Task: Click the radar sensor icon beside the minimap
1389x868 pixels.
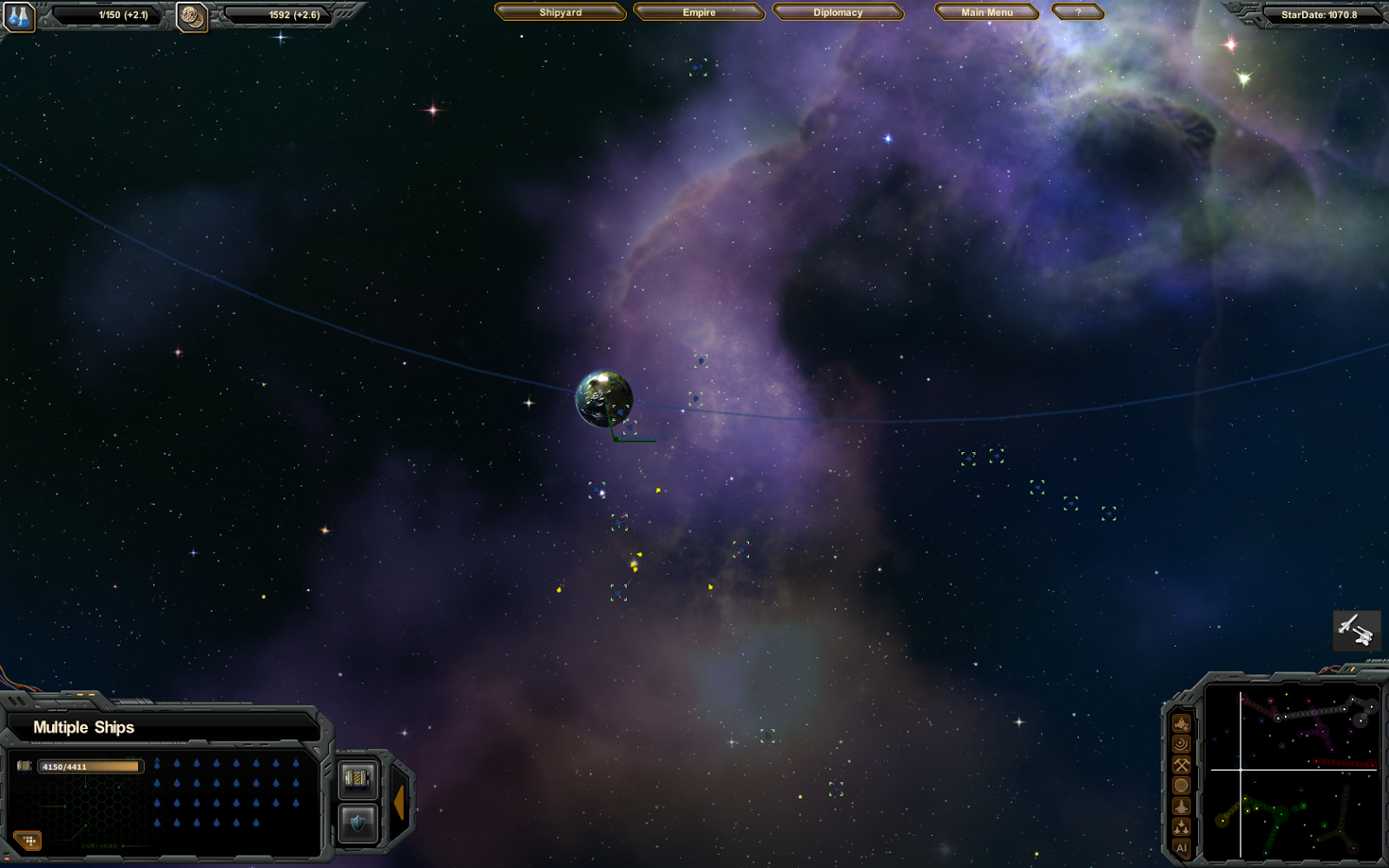Action: pos(1182,745)
